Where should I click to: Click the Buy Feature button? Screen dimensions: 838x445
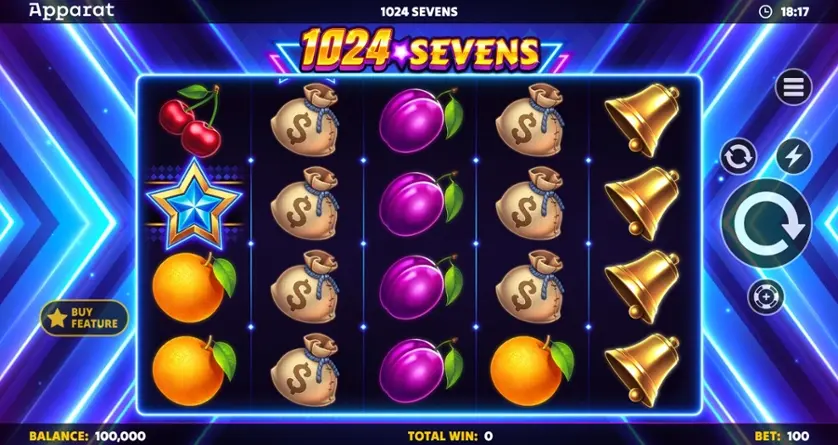point(85,317)
